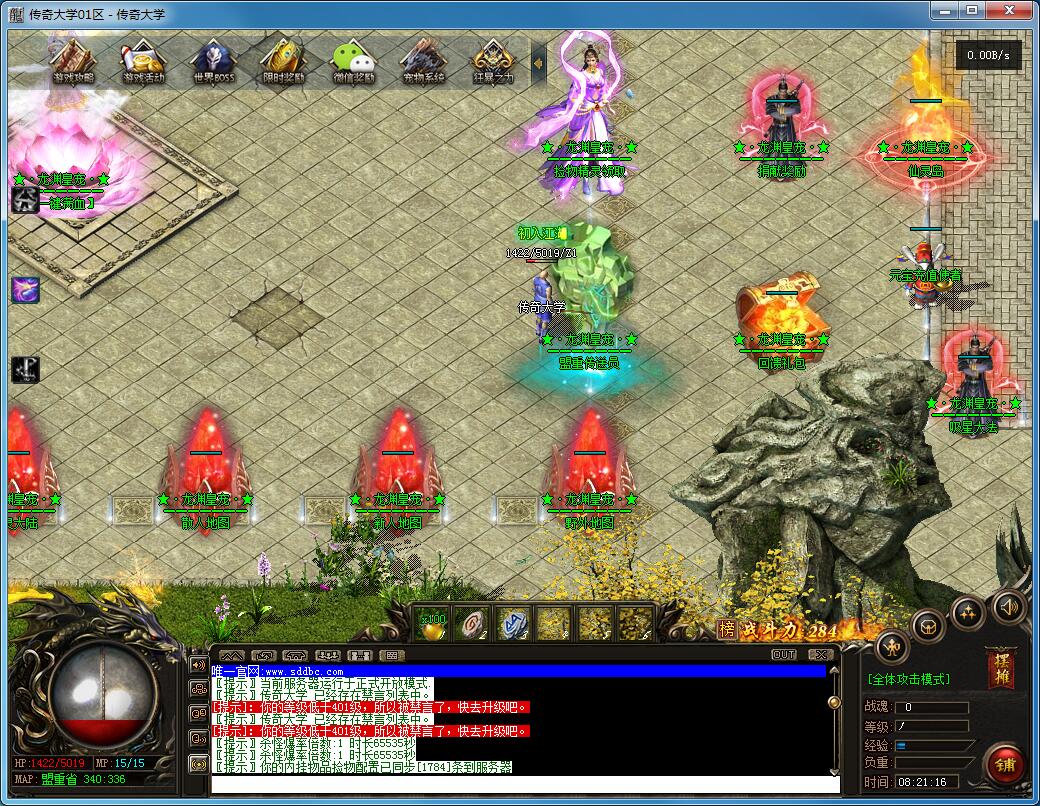Open the 榜 ranking button
Viewport: 1040px width, 806px height.
727,629
